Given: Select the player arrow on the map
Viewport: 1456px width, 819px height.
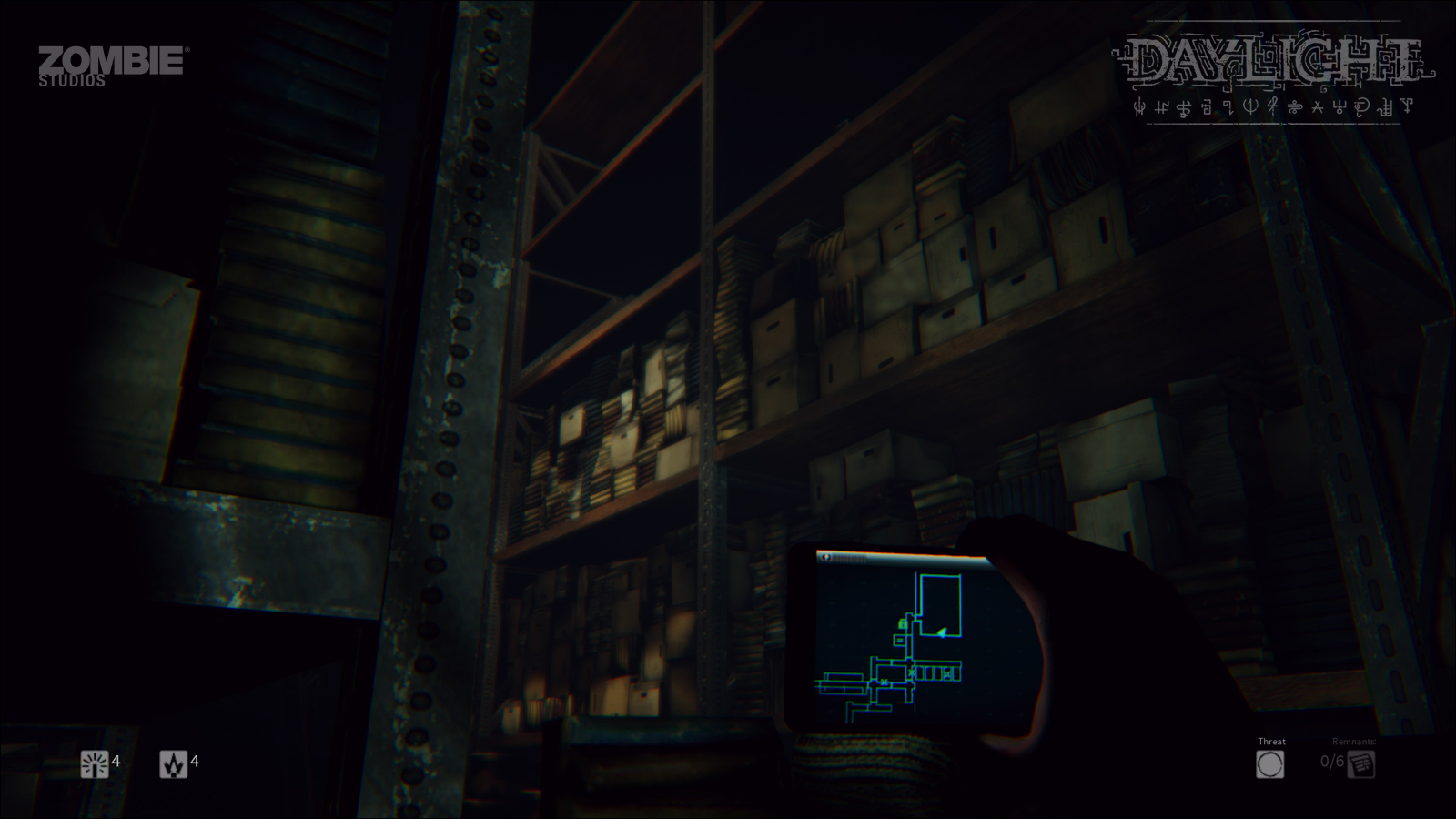Looking at the screenshot, I should 942,632.
